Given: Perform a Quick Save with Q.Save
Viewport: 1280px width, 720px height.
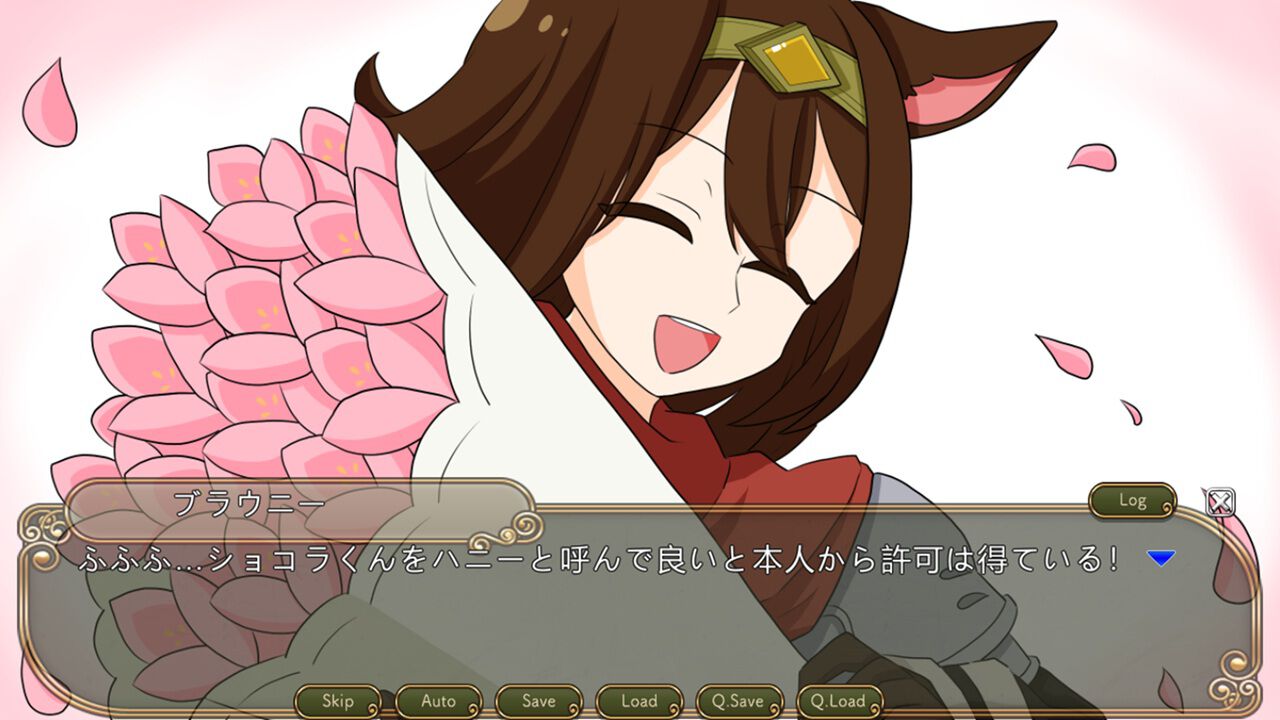Looking at the screenshot, I should [x=742, y=702].
